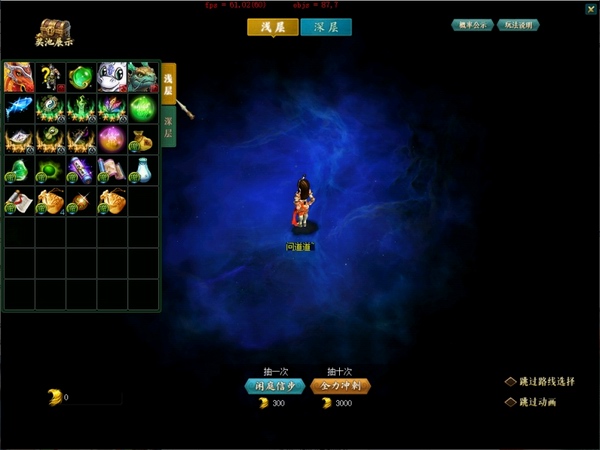Select the question mark warrior prize
This screenshot has width=600, height=450.
click(x=50, y=77)
